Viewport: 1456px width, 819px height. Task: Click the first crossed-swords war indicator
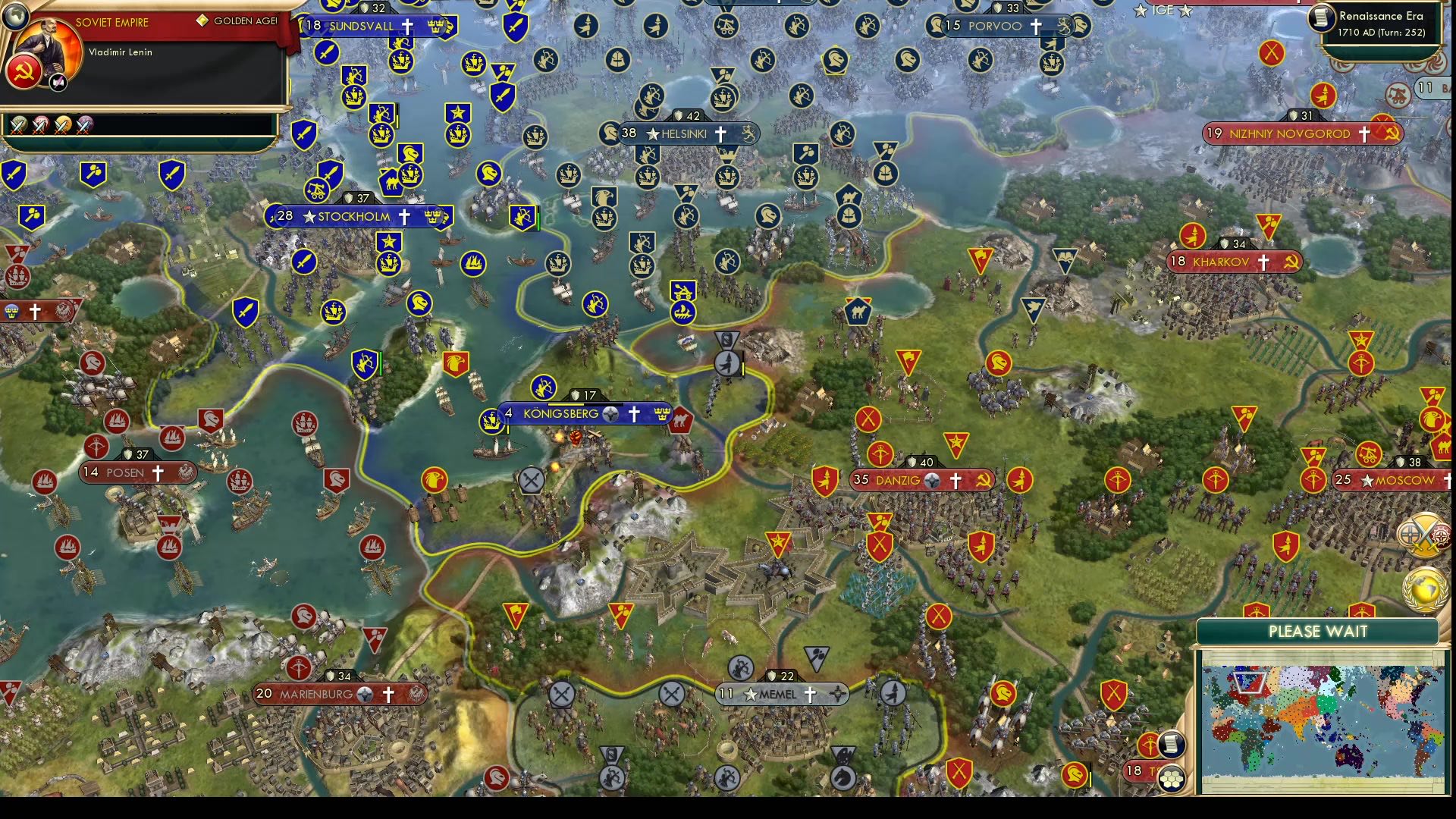tap(20, 126)
